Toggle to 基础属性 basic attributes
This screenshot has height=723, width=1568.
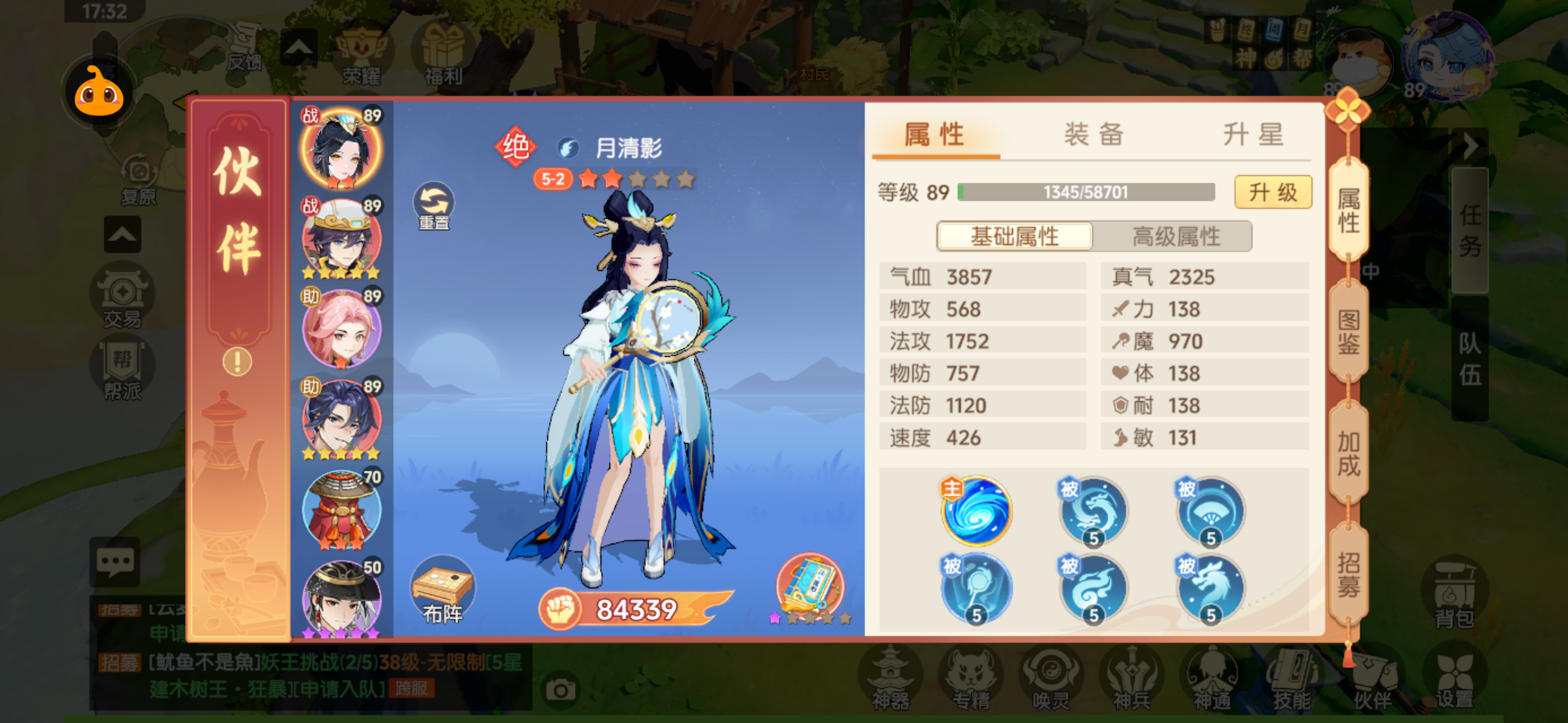(x=1014, y=236)
